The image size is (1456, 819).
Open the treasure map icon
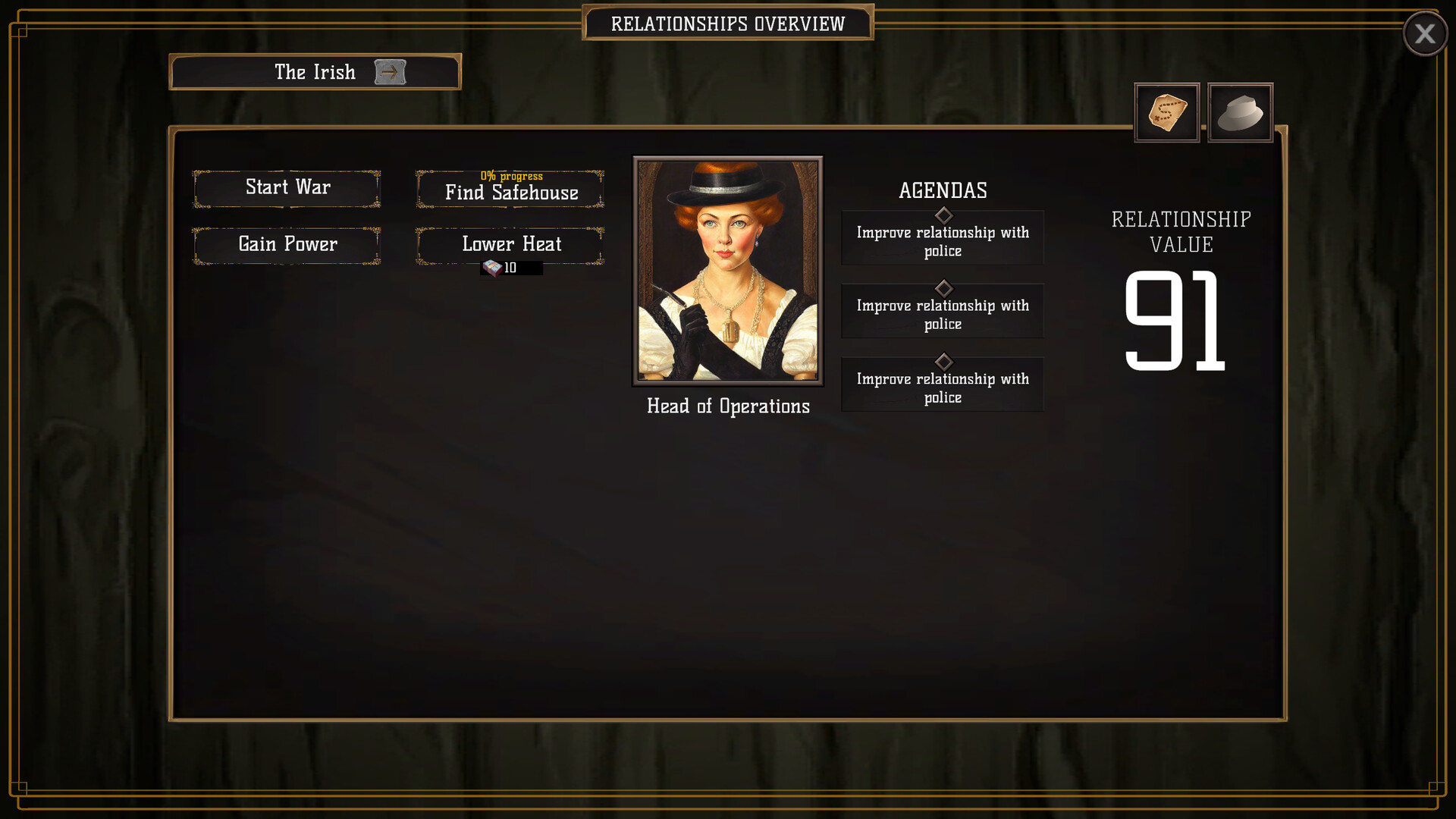(1166, 112)
